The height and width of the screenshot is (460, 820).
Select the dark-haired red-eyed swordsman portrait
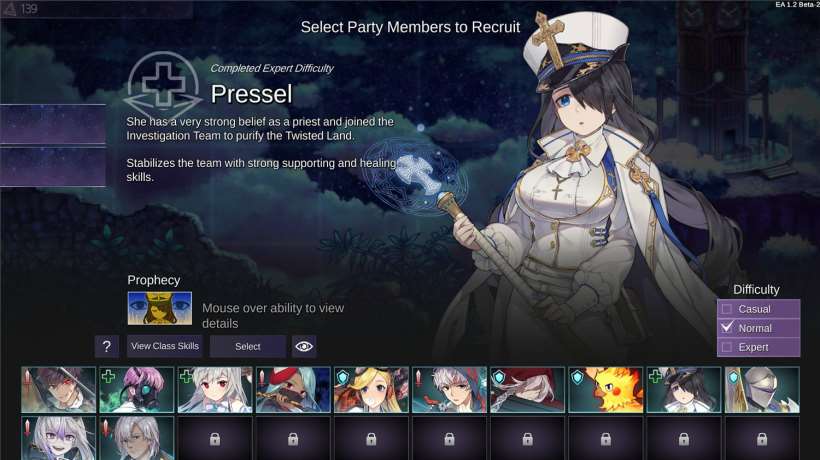(x=58, y=390)
